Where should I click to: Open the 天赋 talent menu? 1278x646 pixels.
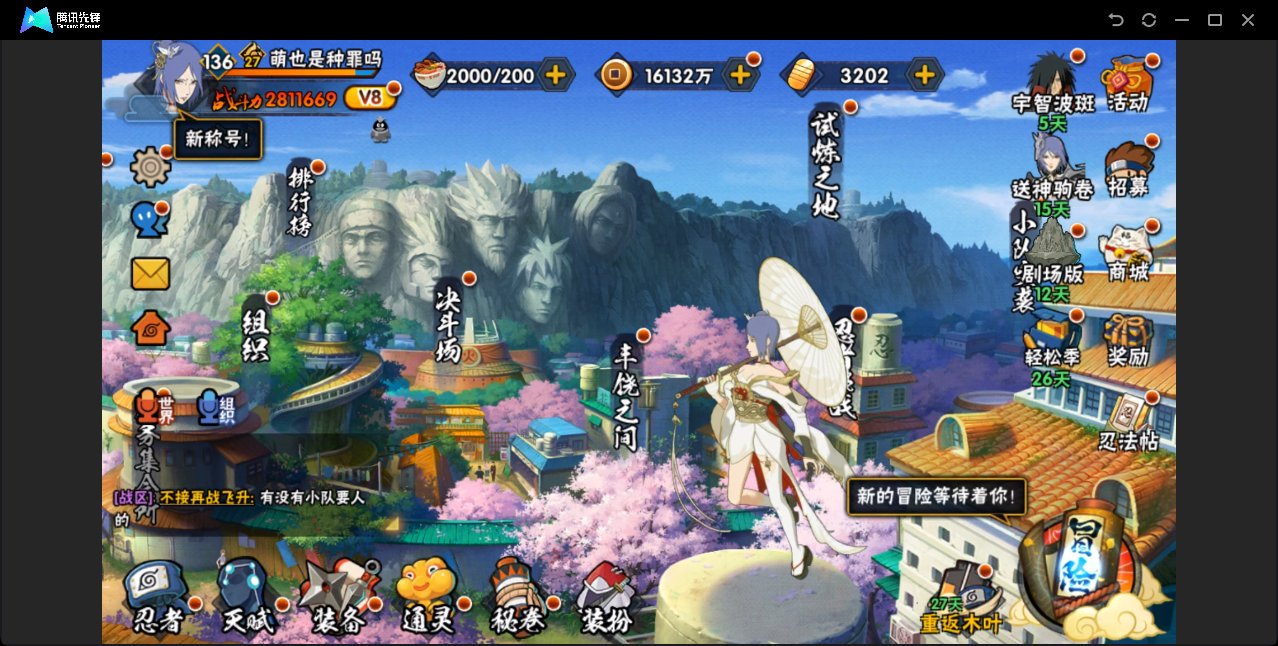pyautogui.click(x=246, y=596)
